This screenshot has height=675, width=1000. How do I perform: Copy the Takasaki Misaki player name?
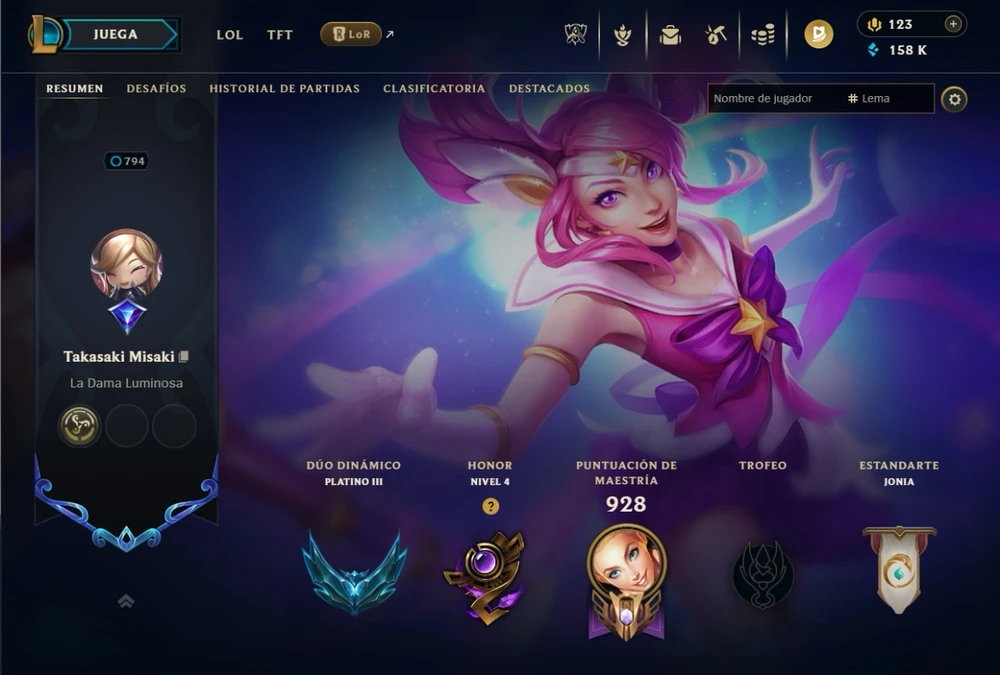[x=184, y=357]
